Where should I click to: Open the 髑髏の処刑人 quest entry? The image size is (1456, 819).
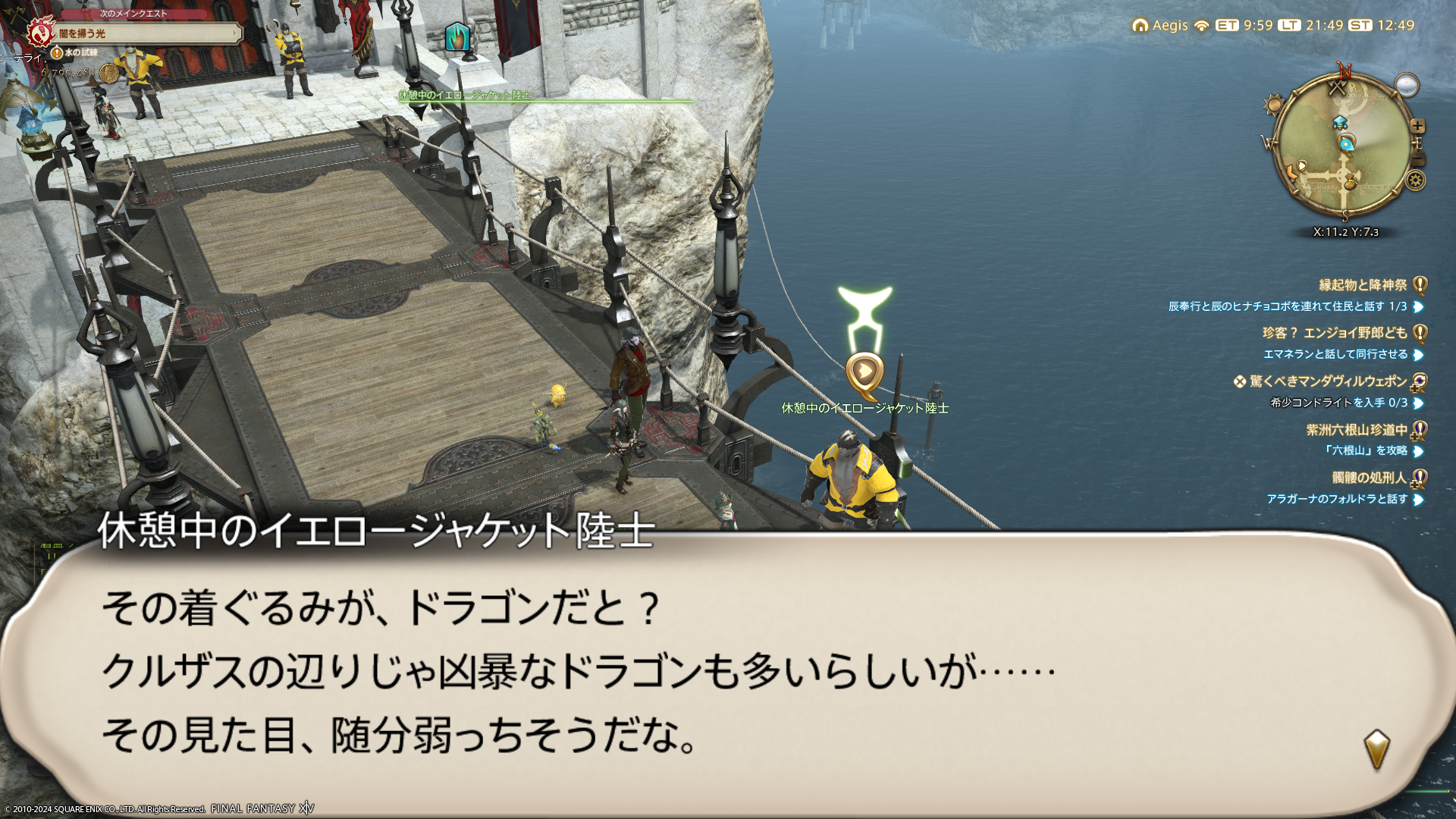(1369, 478)
